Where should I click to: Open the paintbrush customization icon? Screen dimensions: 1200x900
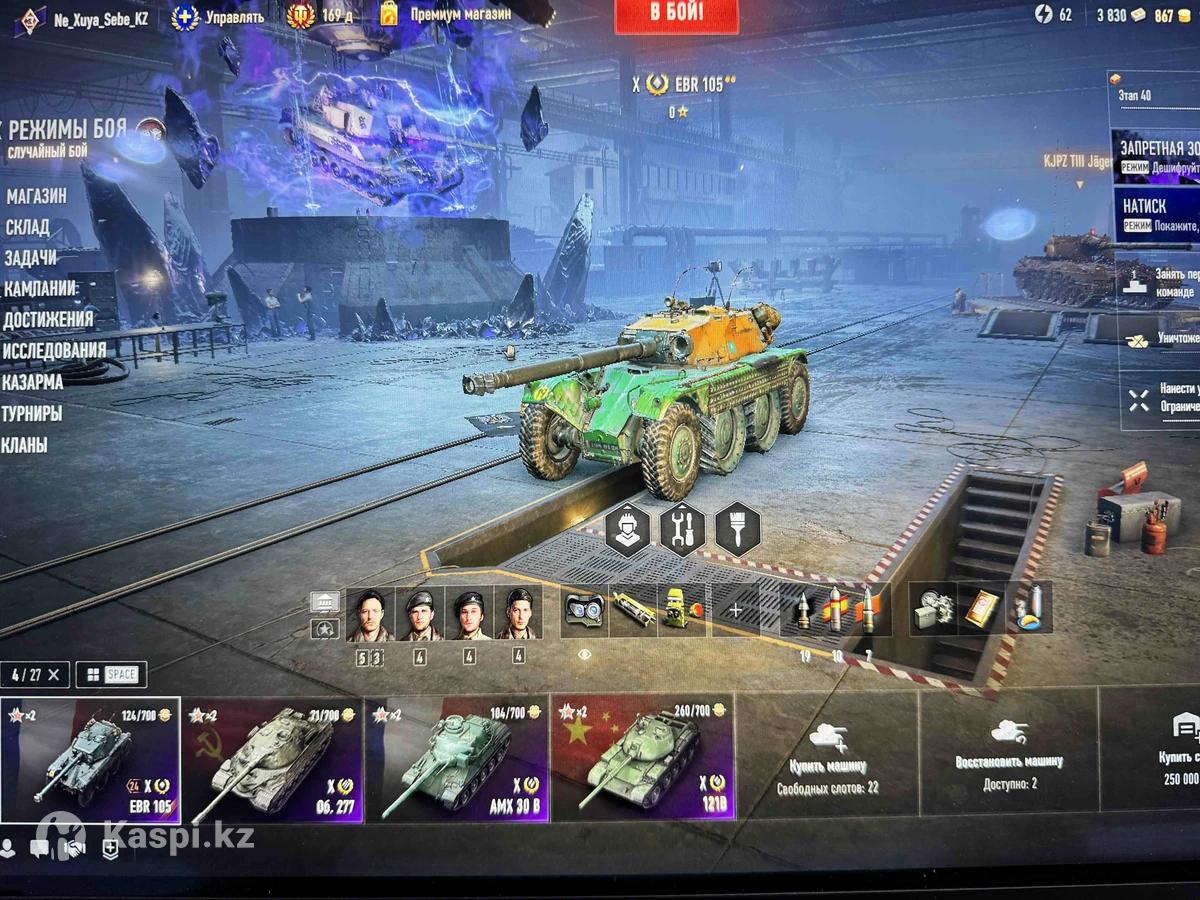[737, 529]
